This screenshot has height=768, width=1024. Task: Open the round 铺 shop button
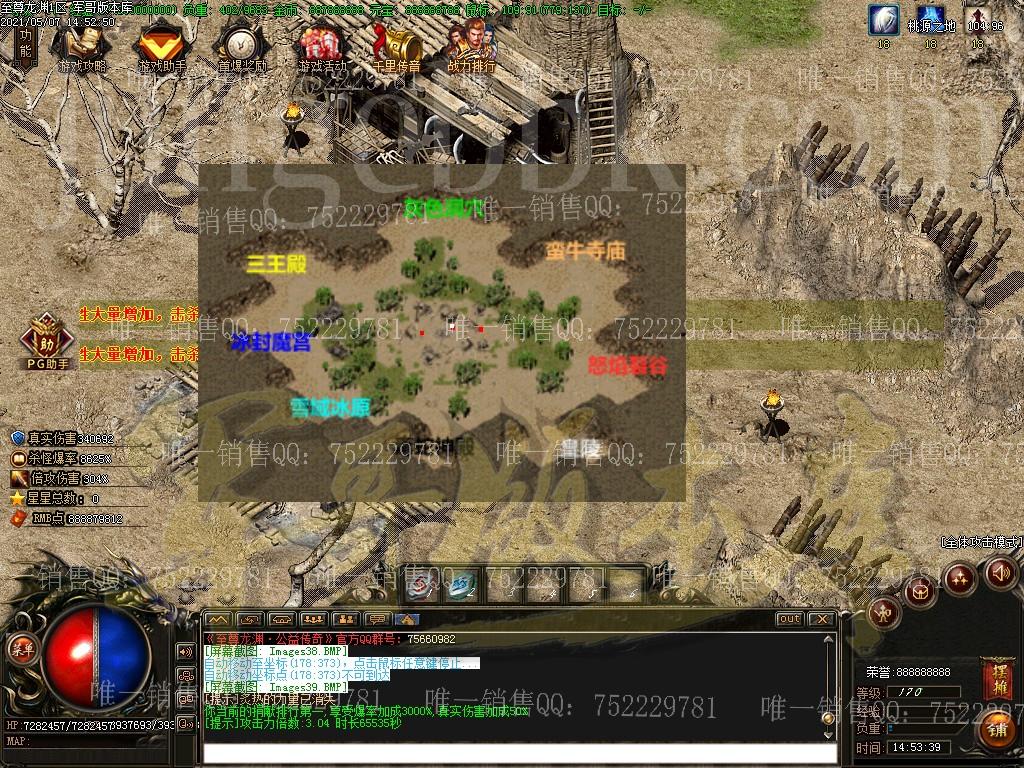point(998,730)
